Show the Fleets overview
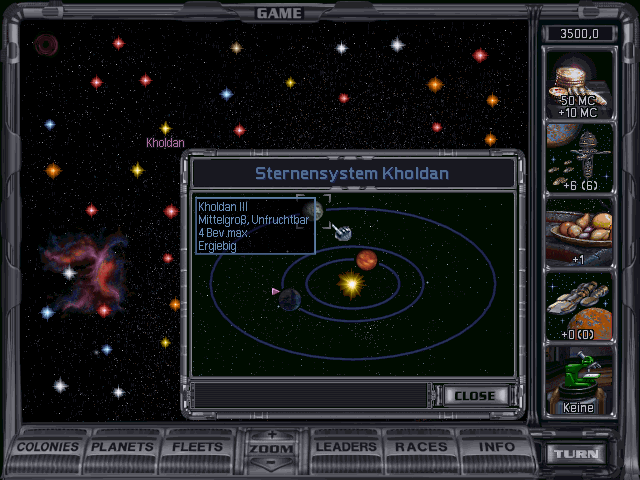640x480 pixels. [198, 447]
